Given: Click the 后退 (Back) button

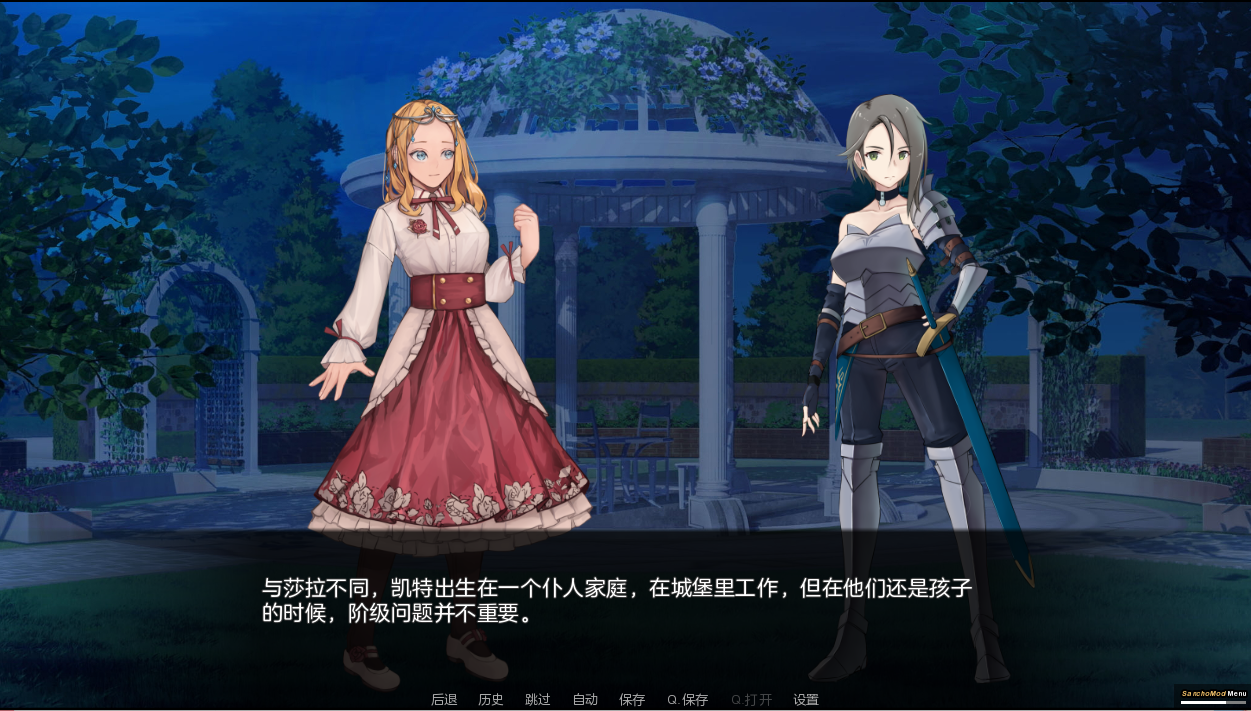Looking at the screenshot, I should [x=444, y=700].
